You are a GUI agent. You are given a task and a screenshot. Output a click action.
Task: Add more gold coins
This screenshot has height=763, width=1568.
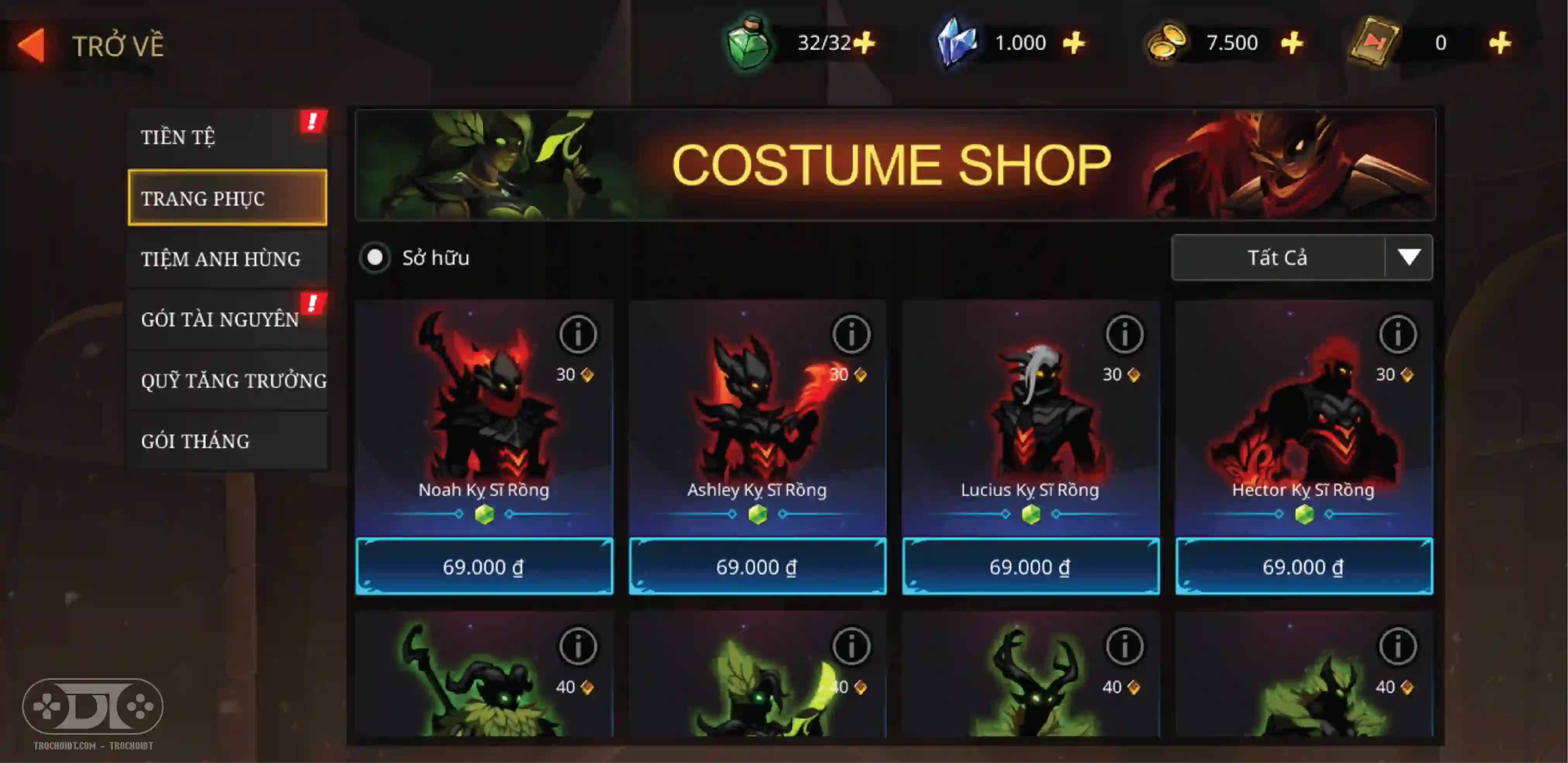coord(1291,43)
